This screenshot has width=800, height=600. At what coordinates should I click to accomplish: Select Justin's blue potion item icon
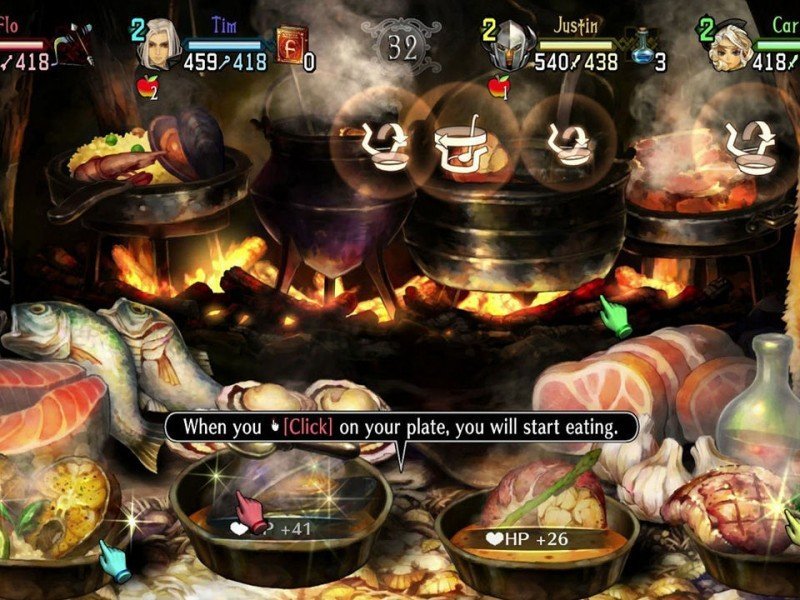[642, 47]
